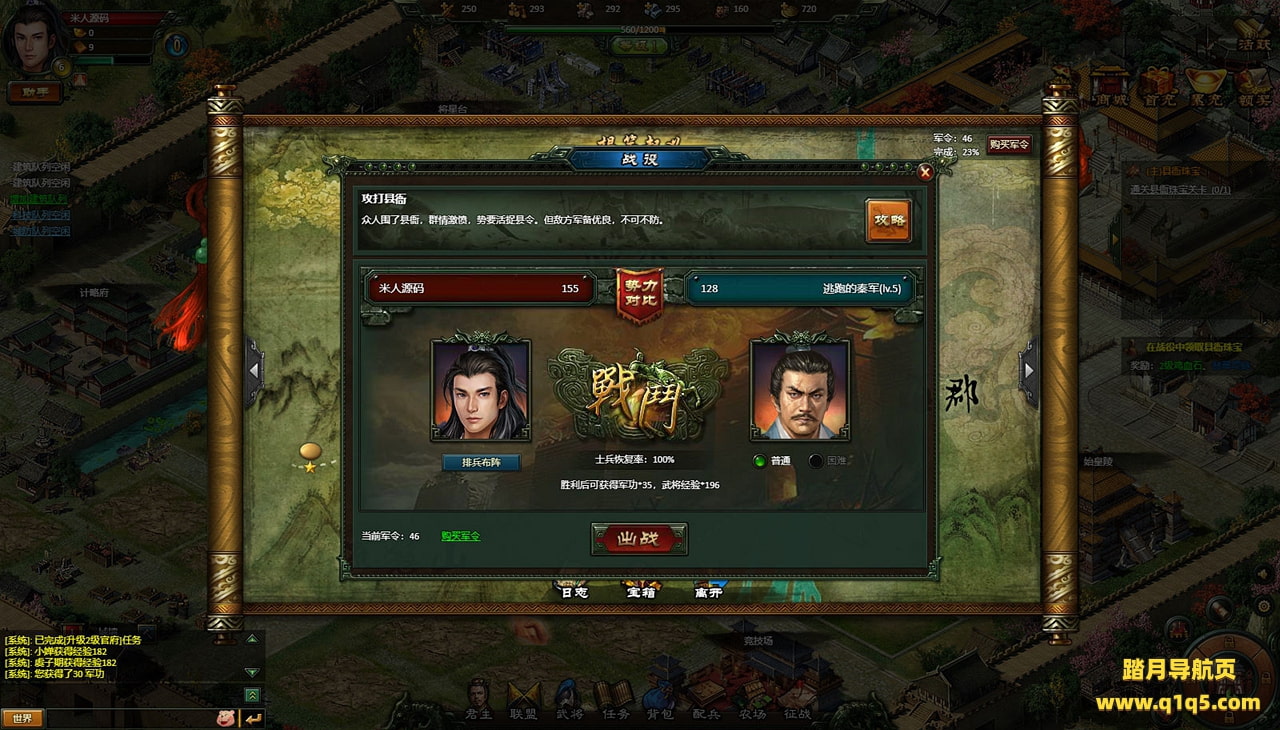Open the 日志 battle log
Screen dimensions: 1280x730
pyautogui.click(x=573, y=591)
